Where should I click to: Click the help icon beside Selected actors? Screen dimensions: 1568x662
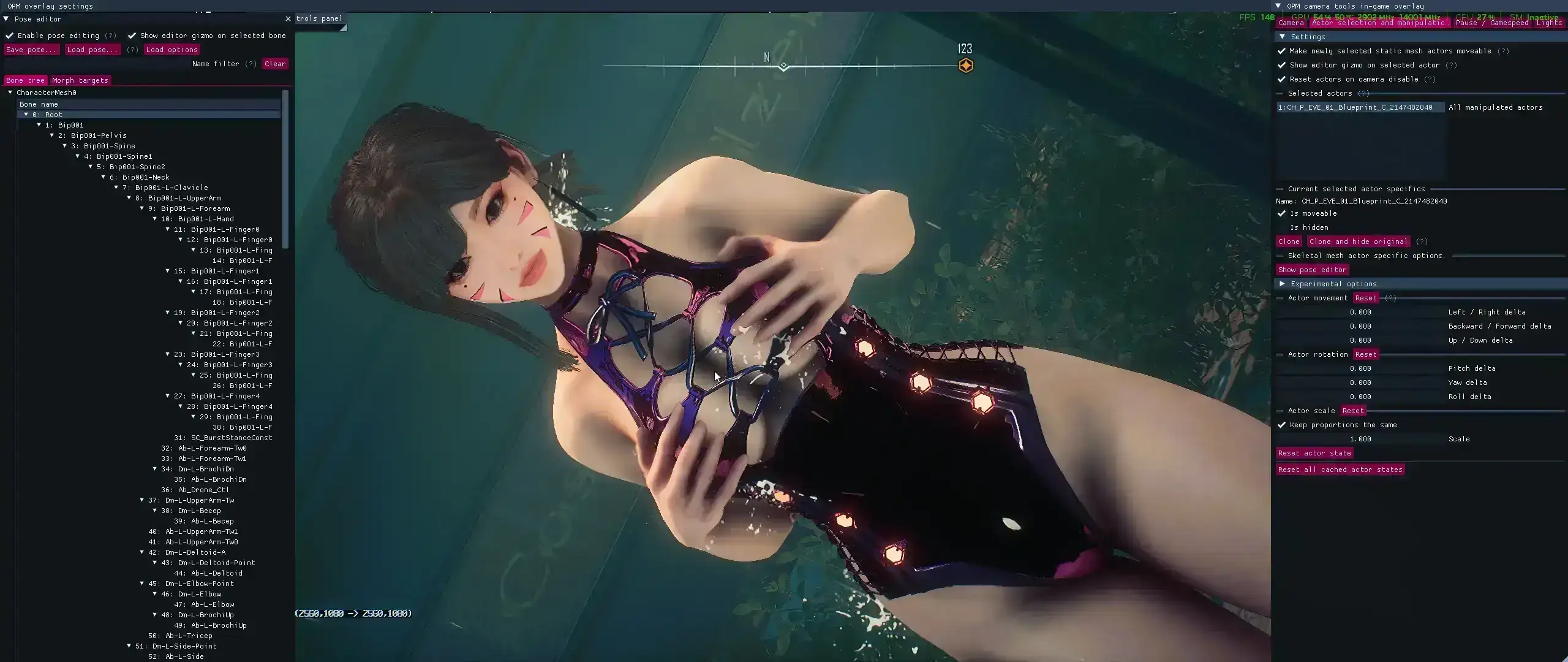(x=1365, y=93)
